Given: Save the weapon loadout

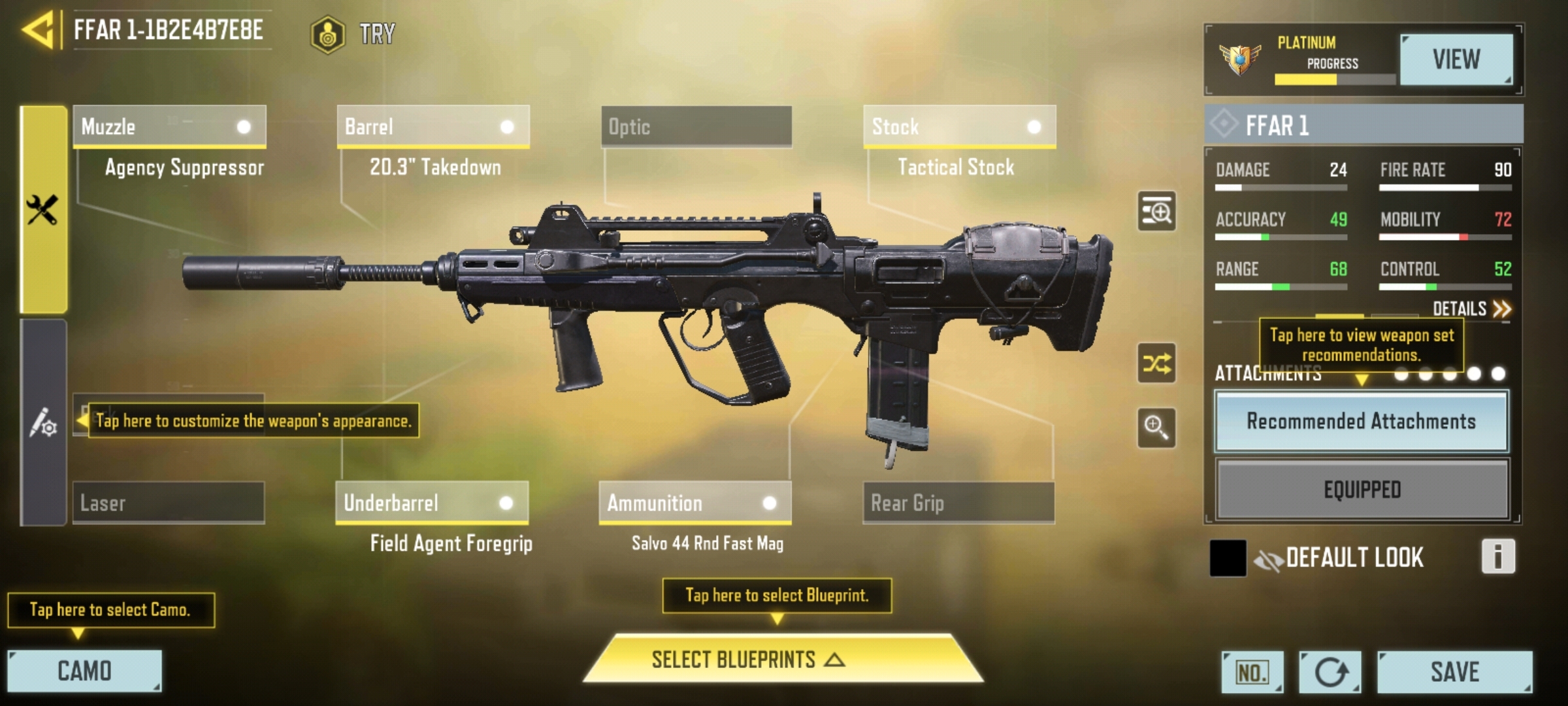Looking at the screenshot, I should point(1454,671).
